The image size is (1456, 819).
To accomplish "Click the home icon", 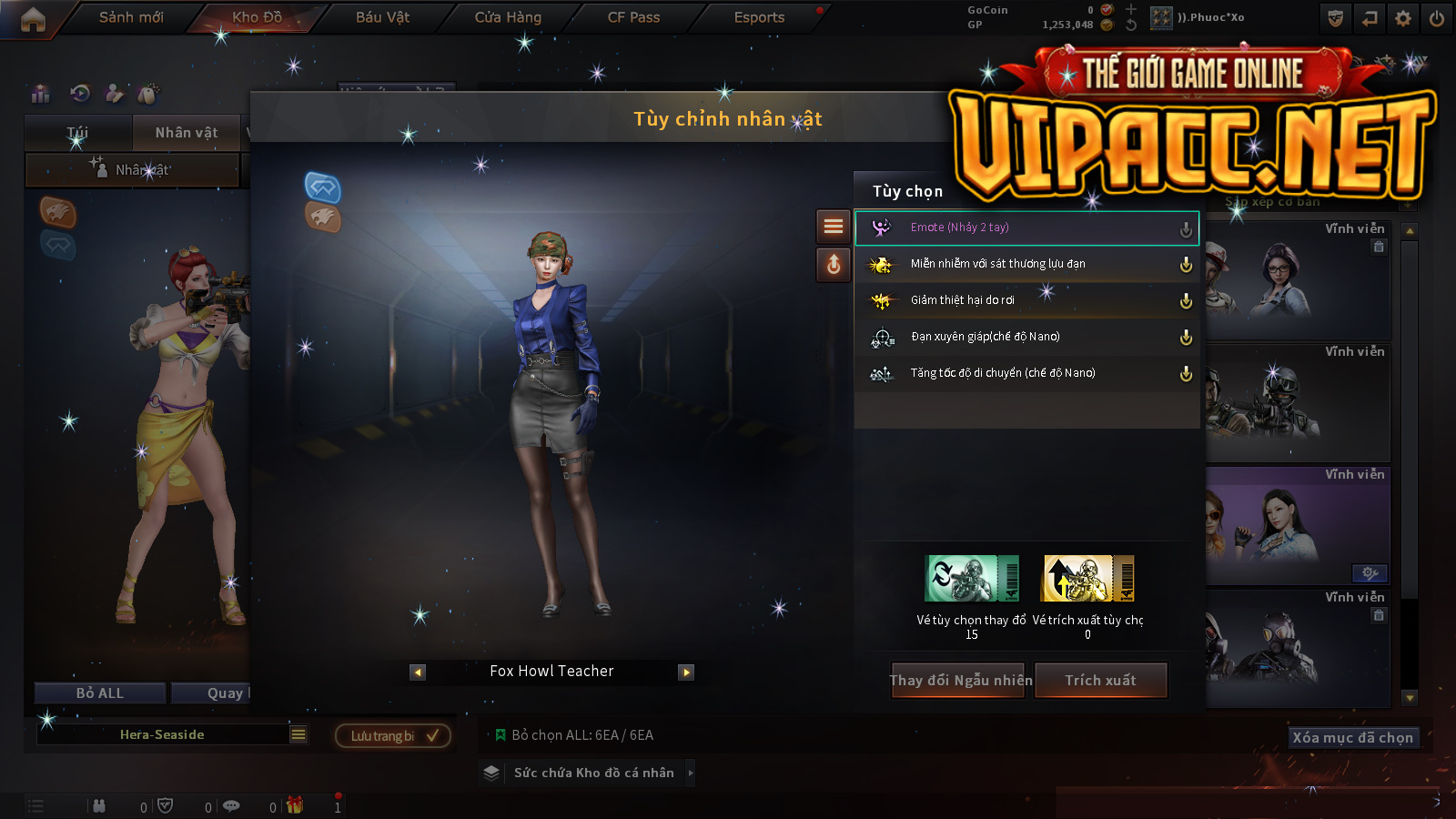I will 33,19.
